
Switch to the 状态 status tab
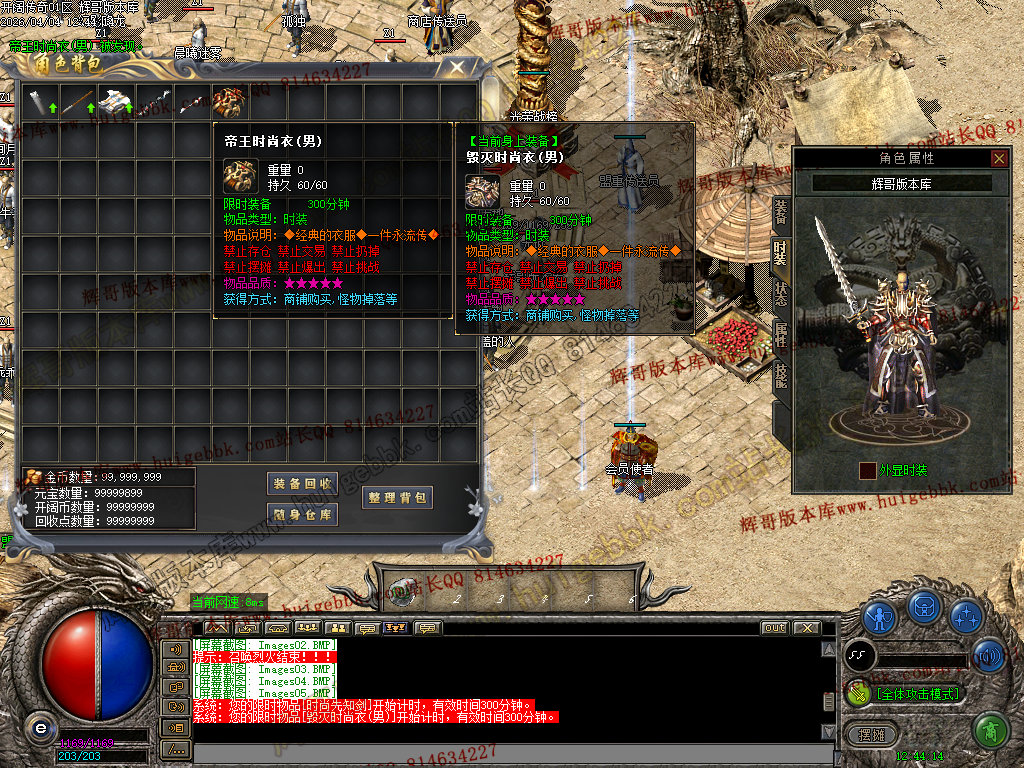click(781, 295)
